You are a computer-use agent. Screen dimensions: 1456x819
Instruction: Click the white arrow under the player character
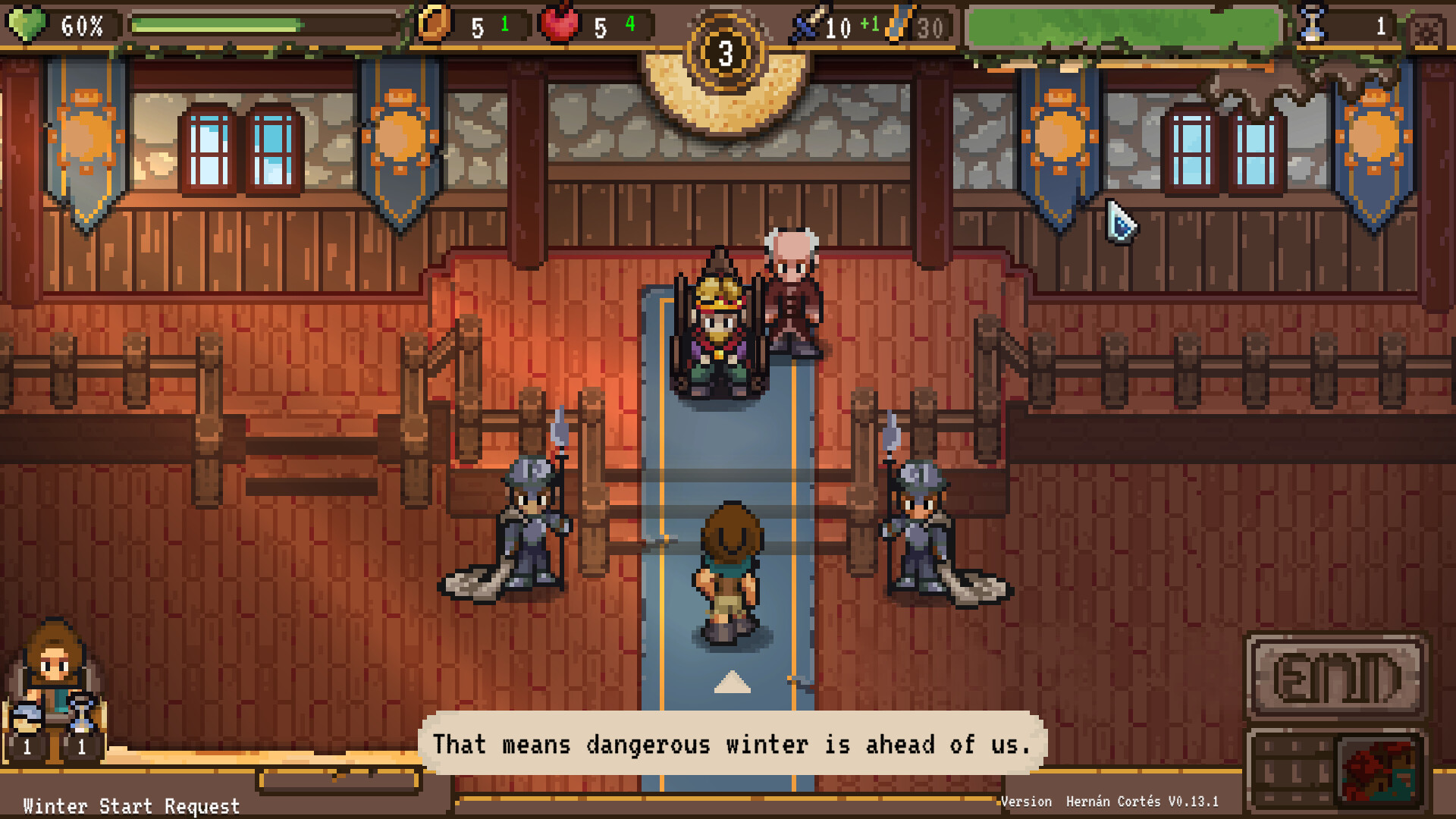[x=730, y=682]
